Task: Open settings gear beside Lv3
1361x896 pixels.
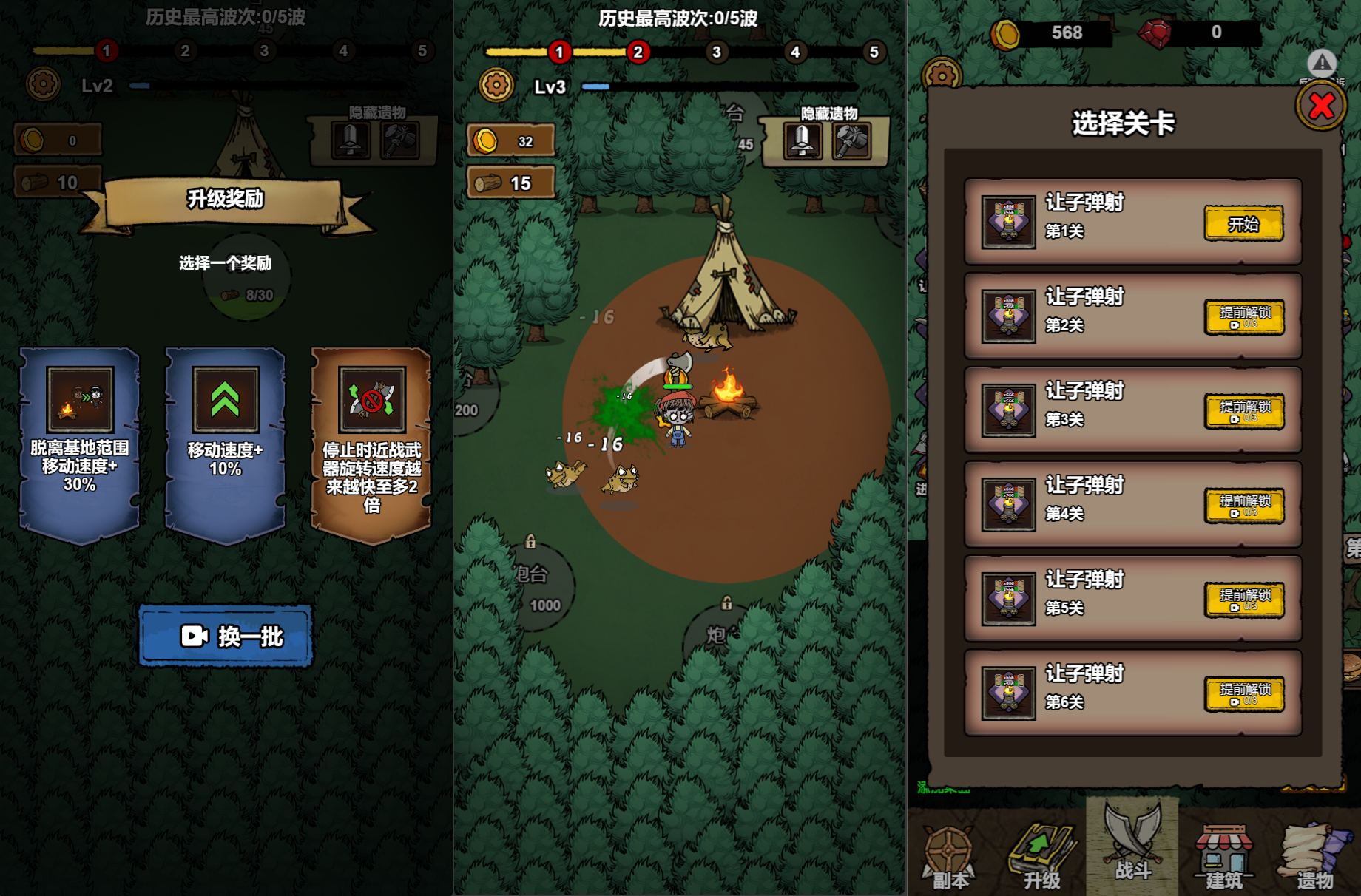Action: [496, 86]
